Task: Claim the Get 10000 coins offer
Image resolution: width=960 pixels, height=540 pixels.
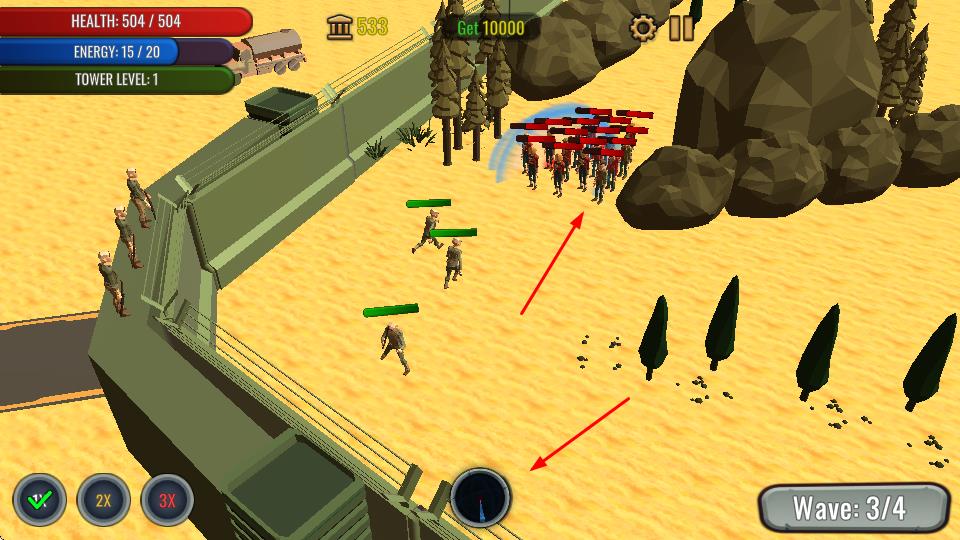Action: click(490, 28)
